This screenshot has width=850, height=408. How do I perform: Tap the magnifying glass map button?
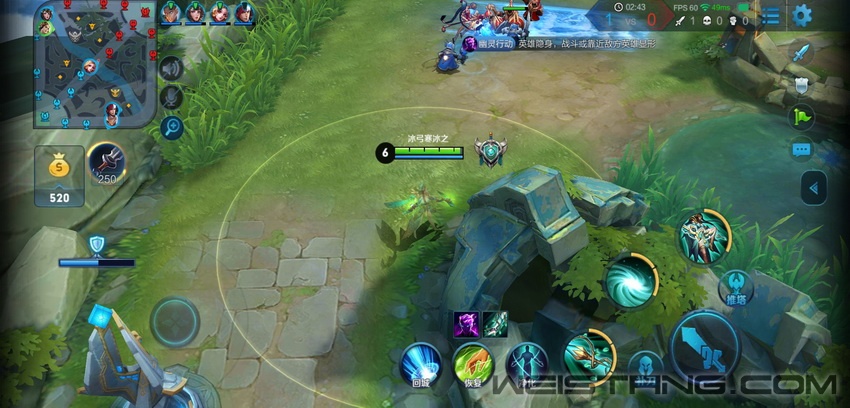(x=172, y=126)
